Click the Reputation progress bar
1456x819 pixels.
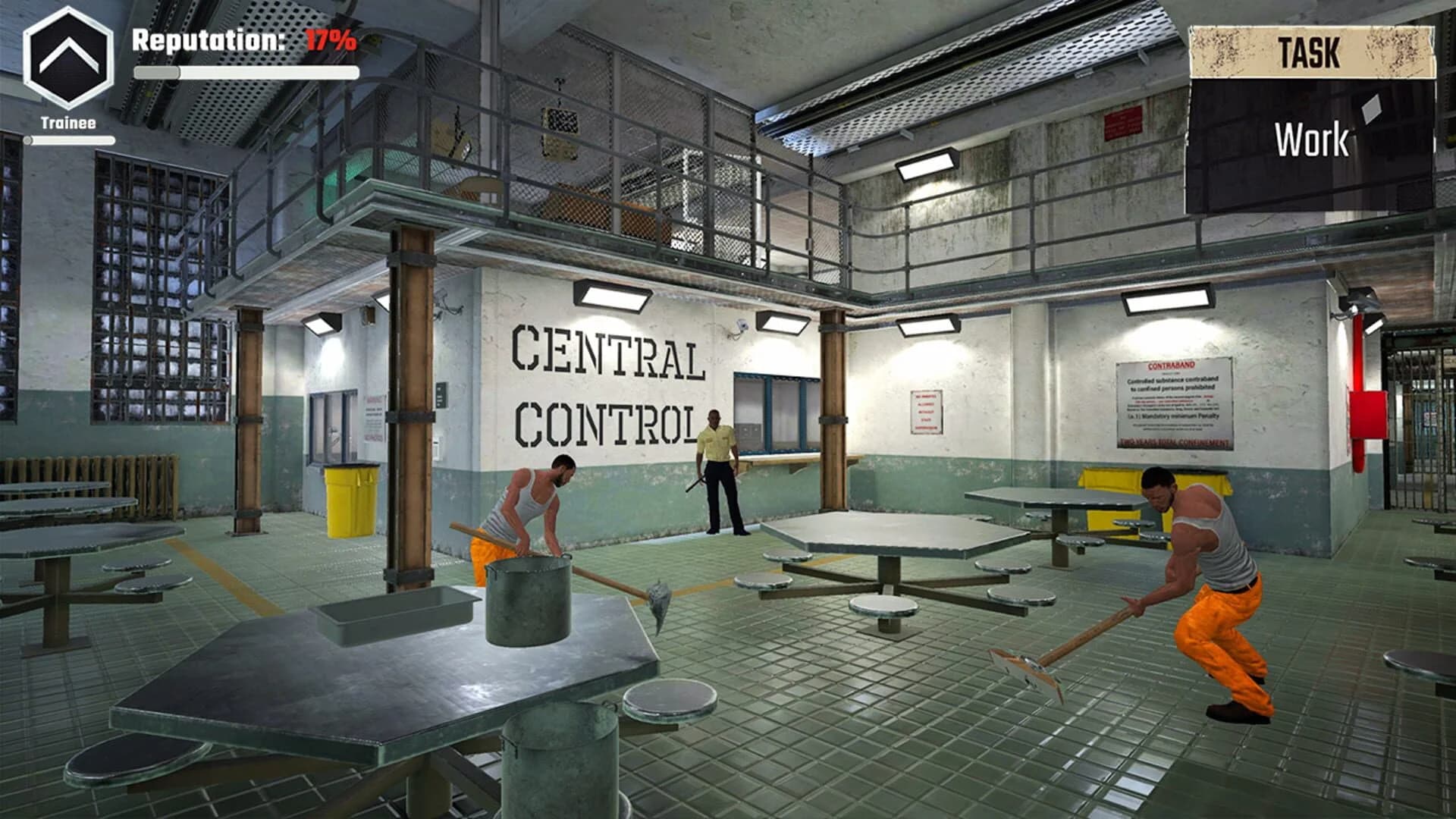(x=246, y=72)
